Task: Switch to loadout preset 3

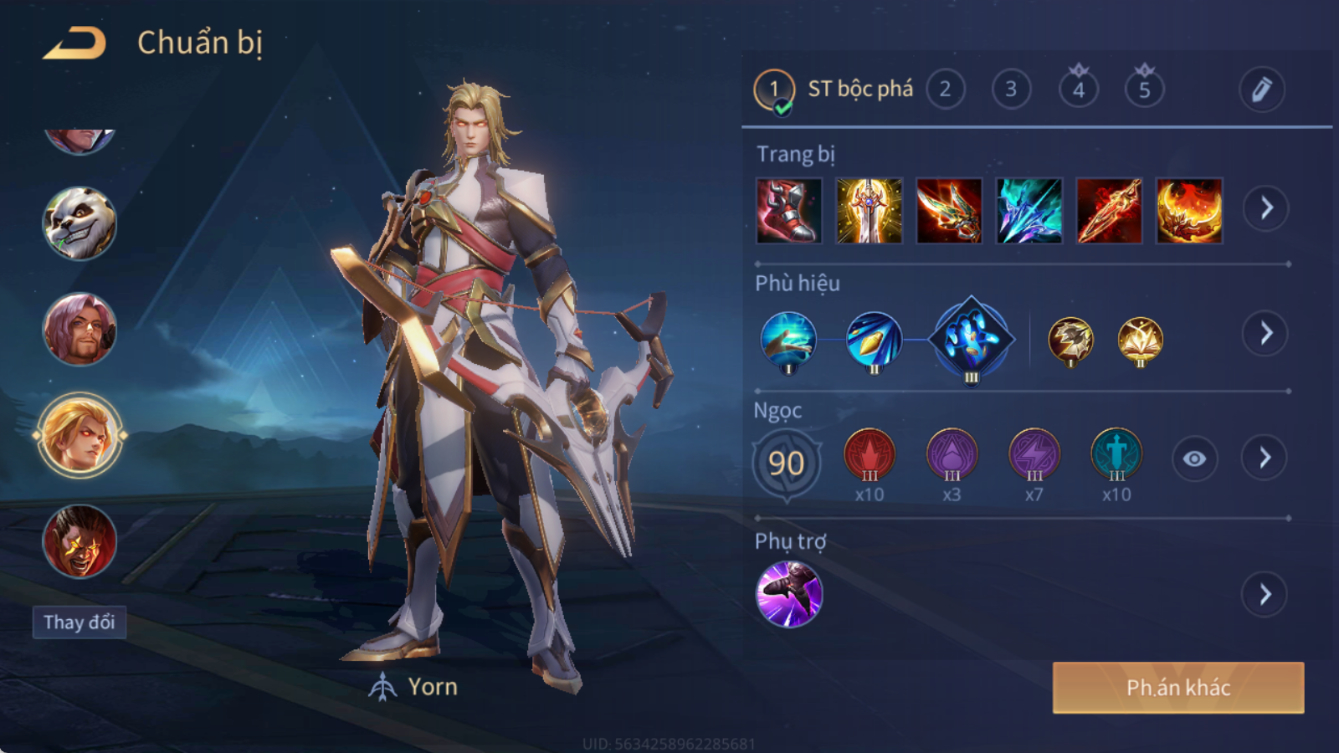Action: pyautogui.click(x=1011, y=90)
